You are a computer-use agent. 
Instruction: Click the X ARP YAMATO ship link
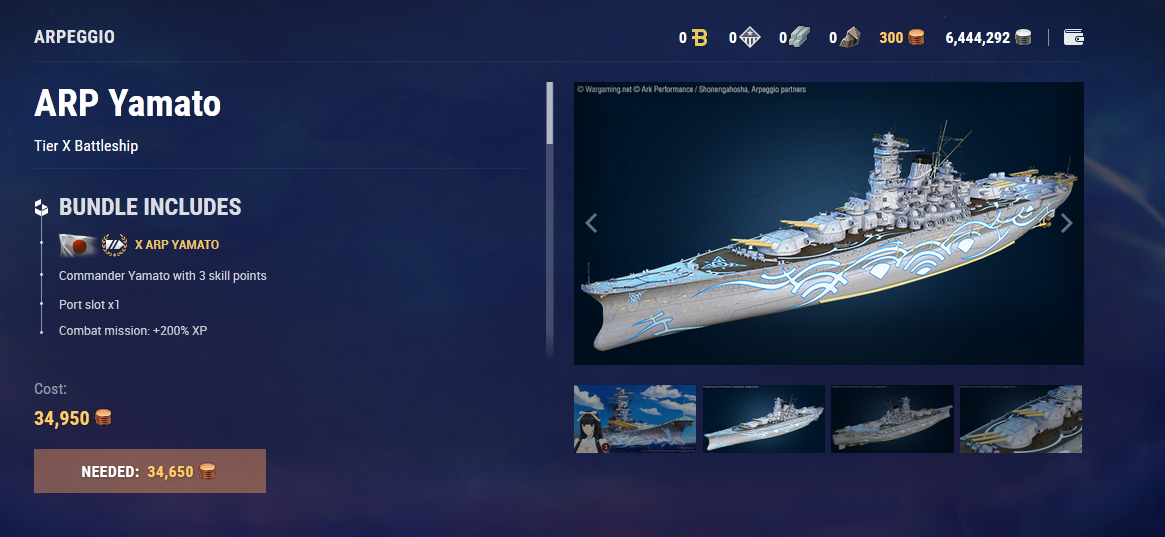tap(176, 245)
